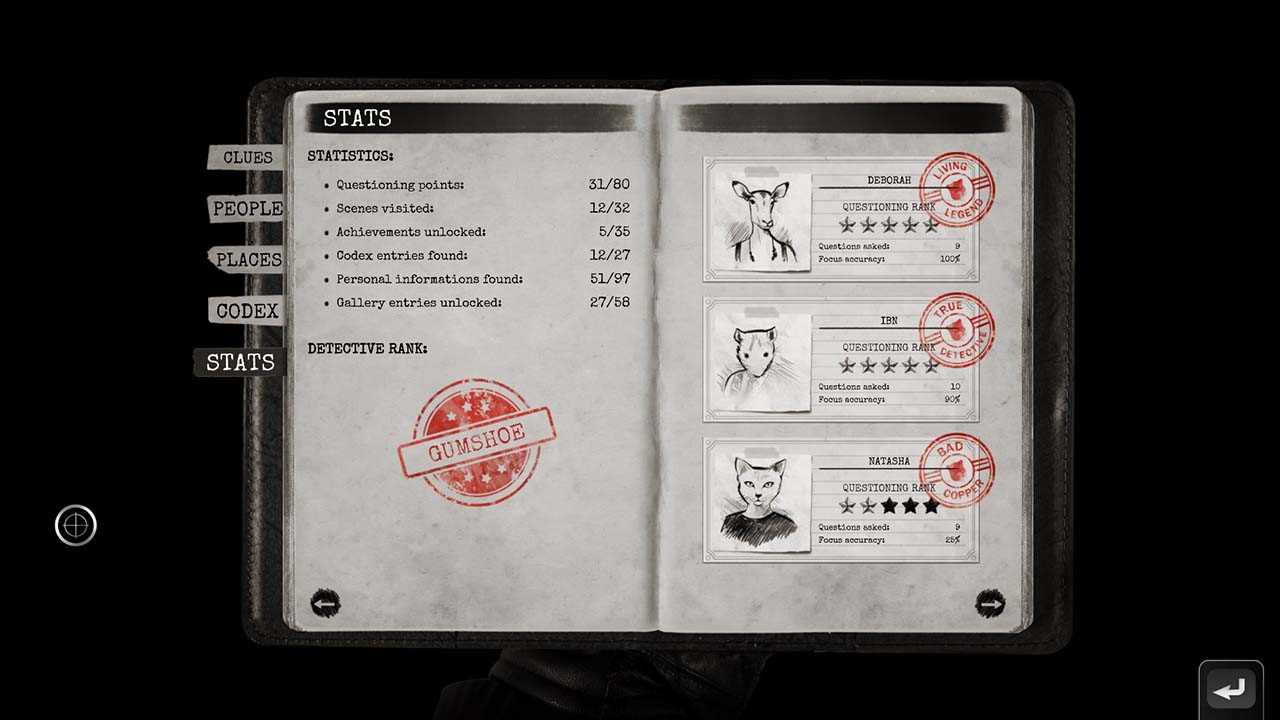Click the crosshair icon on the left
1280x720 pixels.
point(76,525)
